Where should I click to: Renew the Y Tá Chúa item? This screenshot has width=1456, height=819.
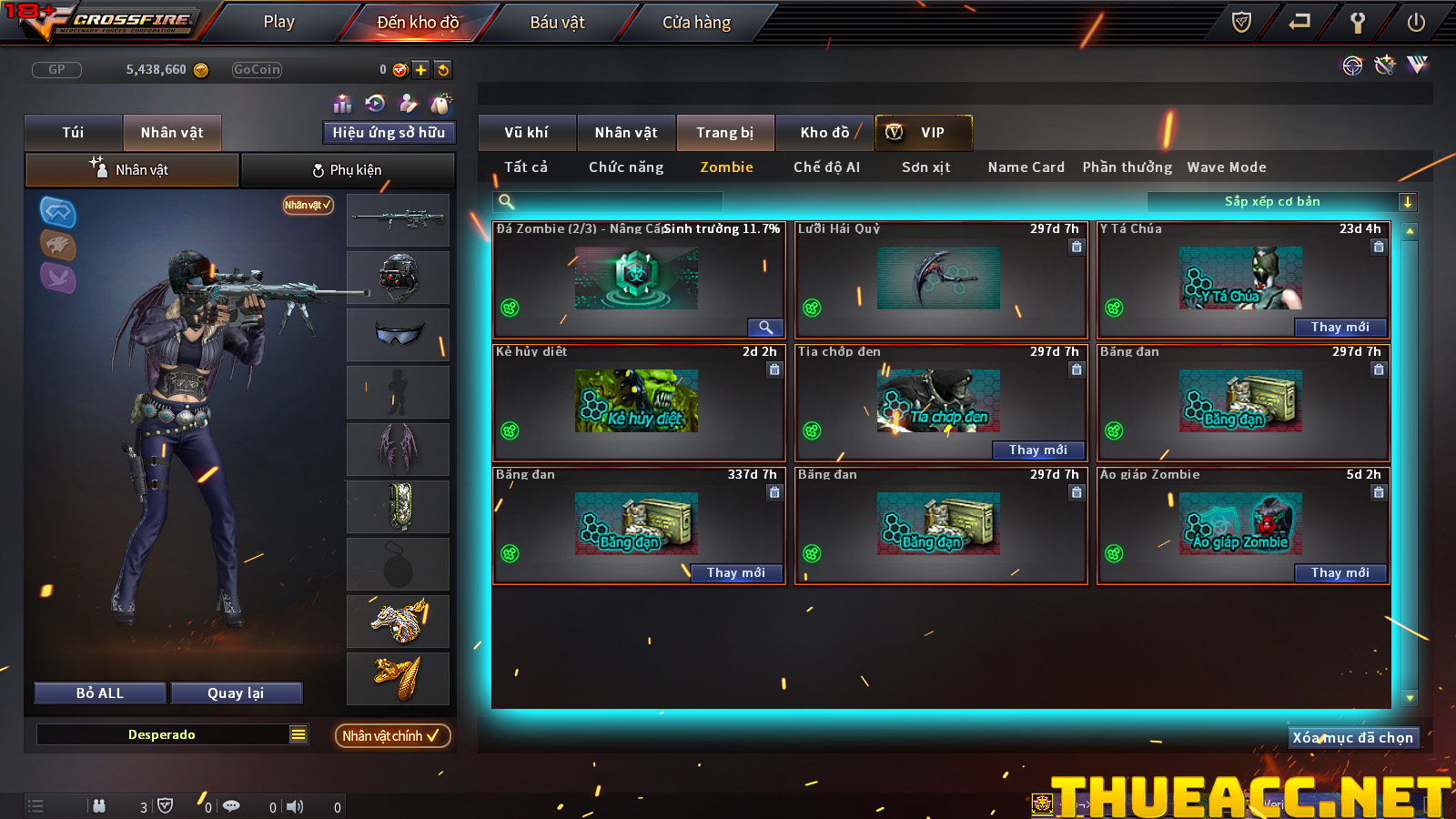[1340, 328]
